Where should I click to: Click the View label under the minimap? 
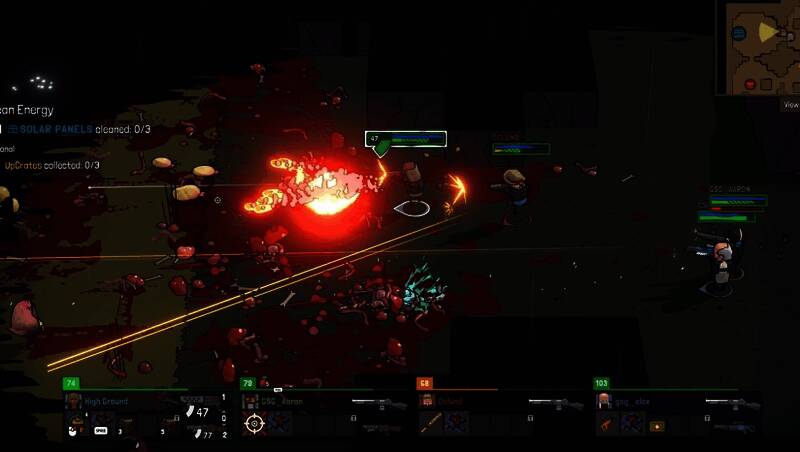click(x=790, y=104)
